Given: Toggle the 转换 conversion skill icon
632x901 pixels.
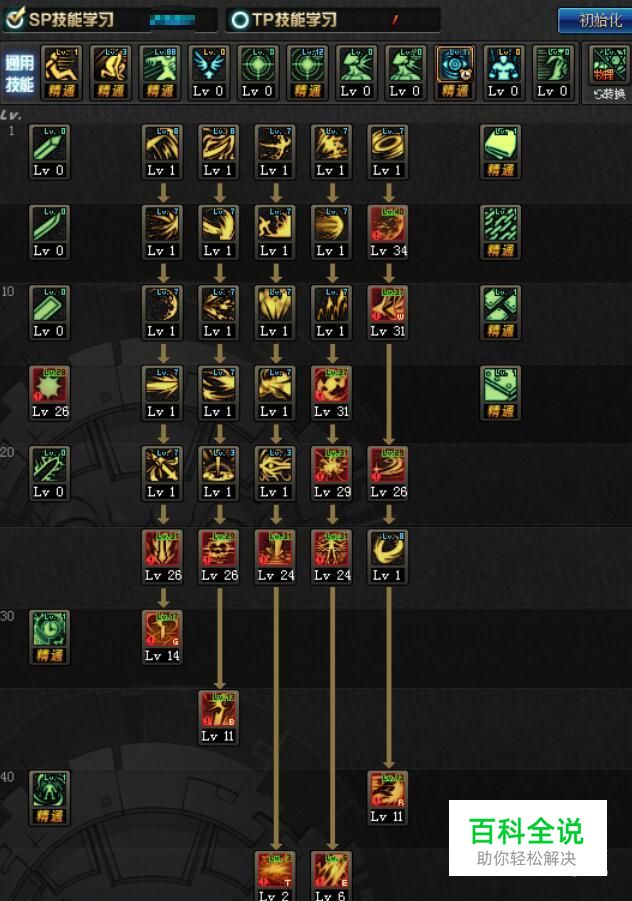Looking at the screenshot, I should pos(609,73).
